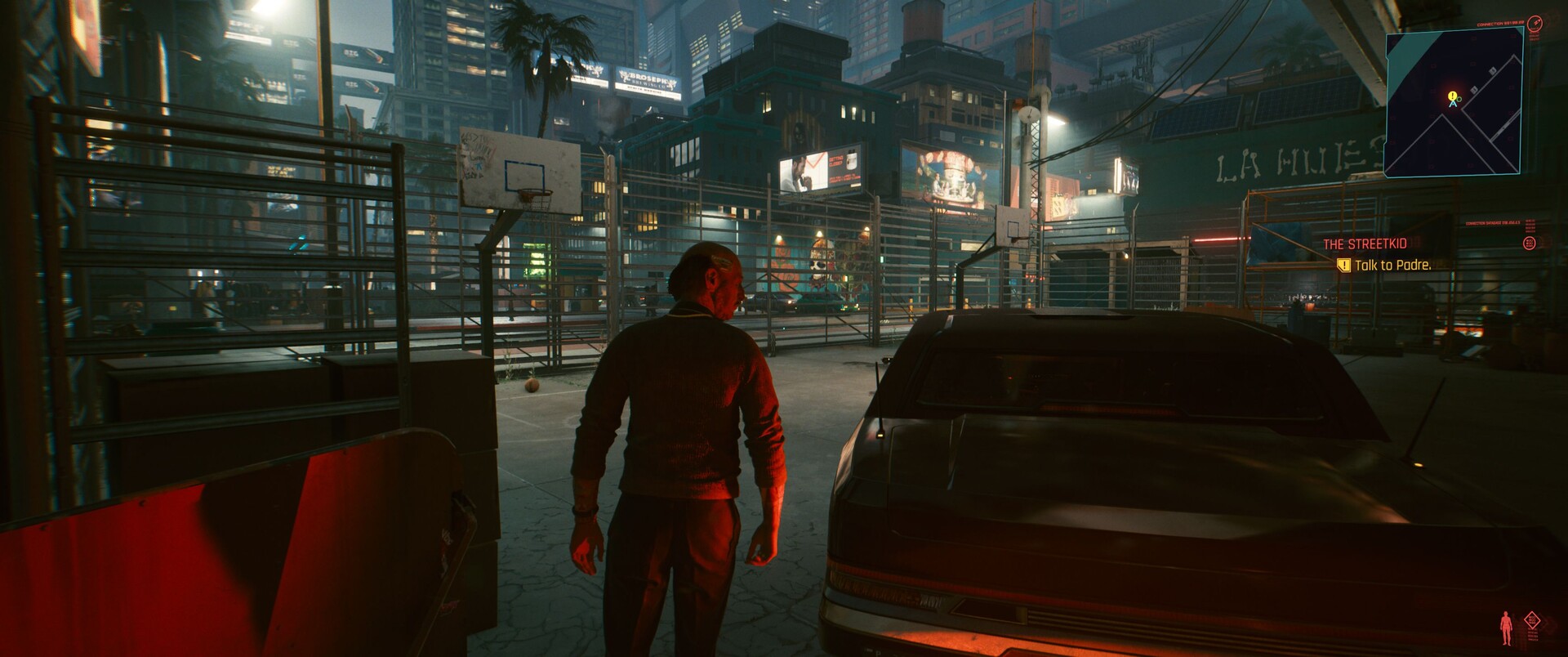Click the round red icon above the minimap
The height and width of the screenshot is (657, 1568).
[1535, 23]
